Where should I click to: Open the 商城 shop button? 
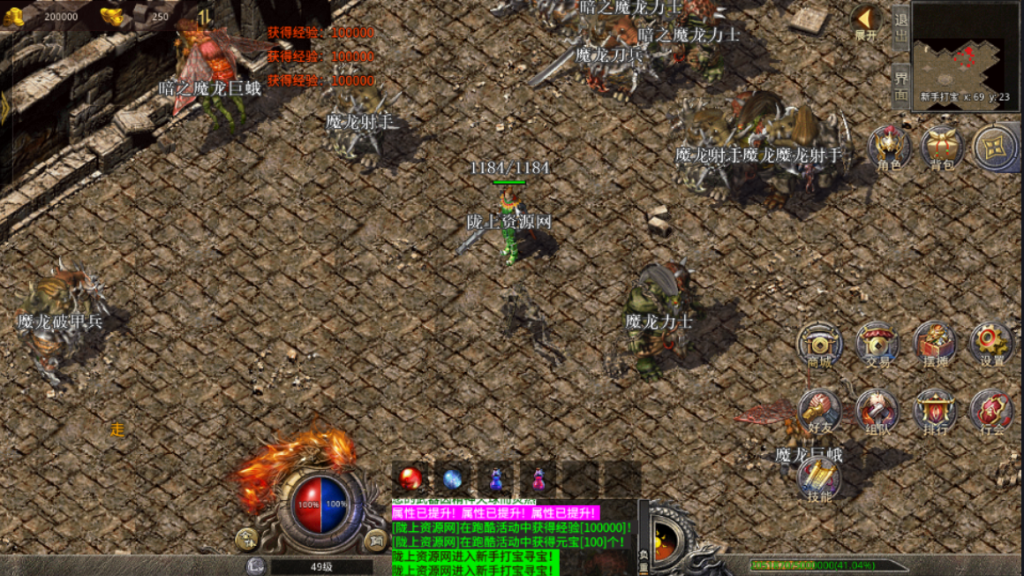pos(820,345)
